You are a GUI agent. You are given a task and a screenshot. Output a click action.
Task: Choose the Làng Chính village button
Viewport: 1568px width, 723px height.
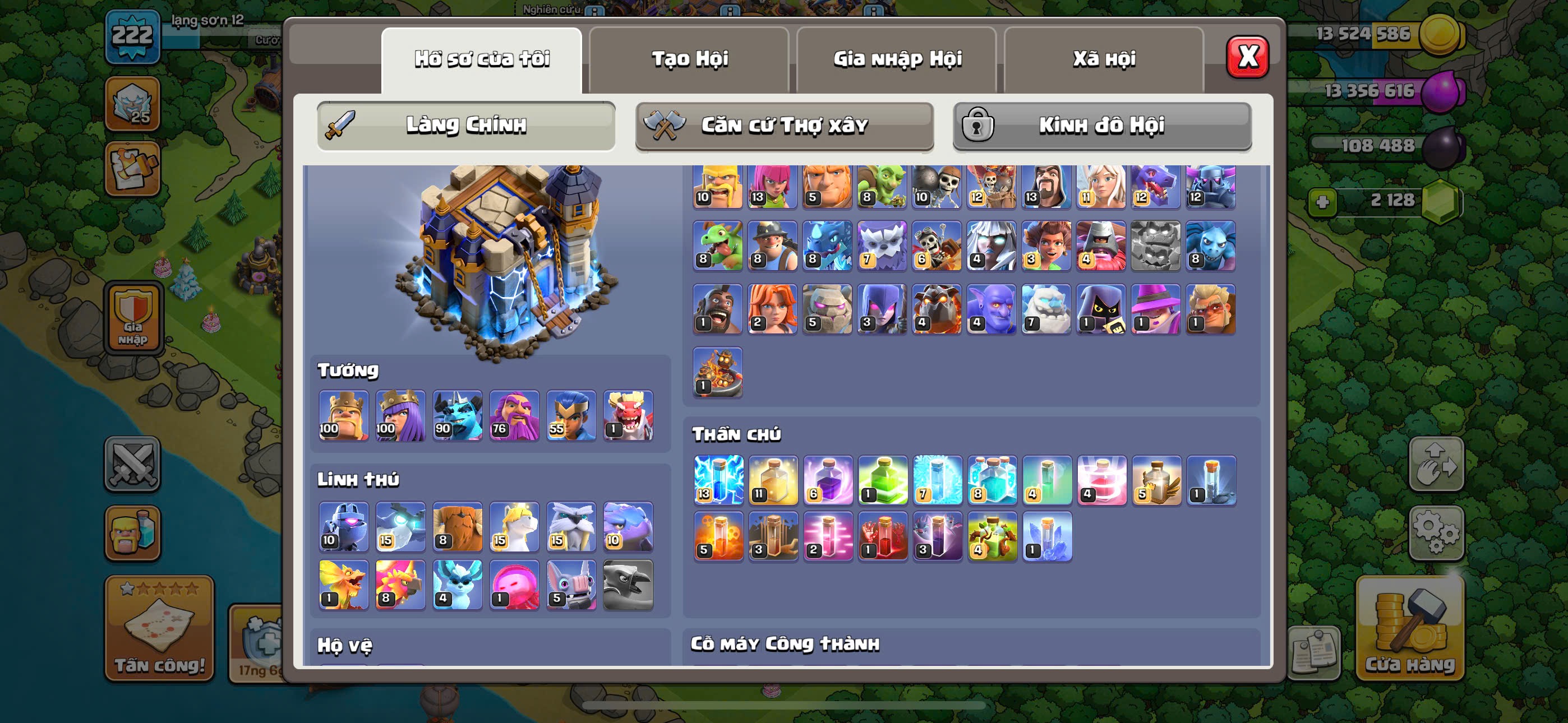pyautogui.click(x=465, y=126)
